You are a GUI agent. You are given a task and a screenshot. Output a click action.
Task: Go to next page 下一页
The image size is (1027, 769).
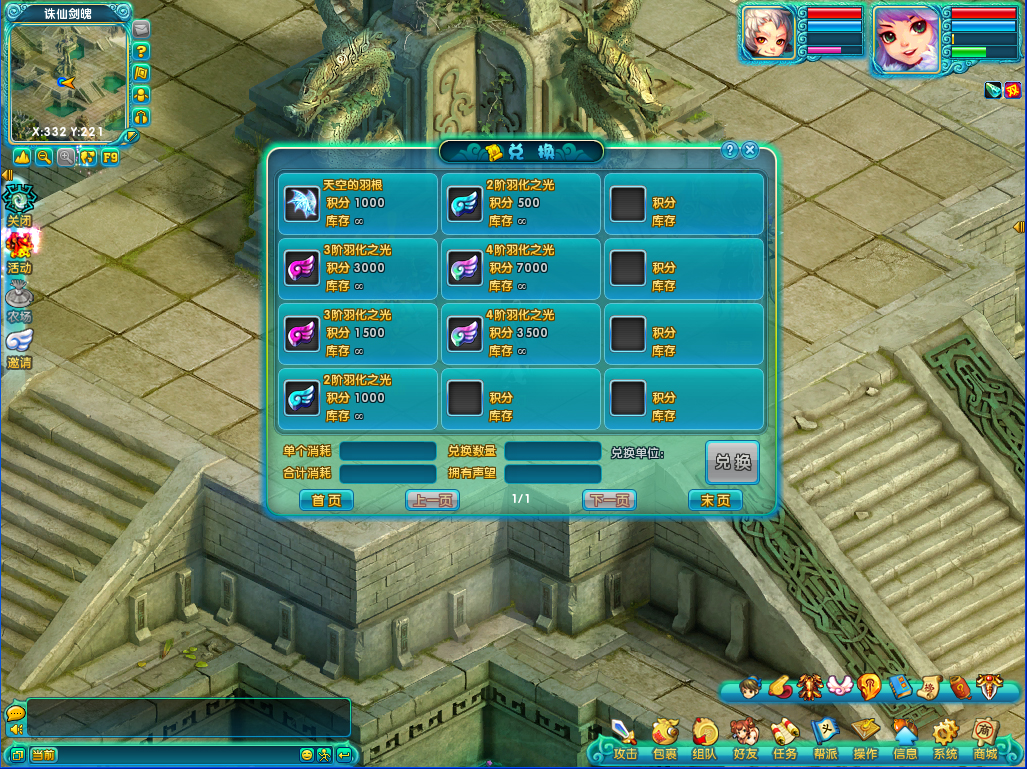609,500
